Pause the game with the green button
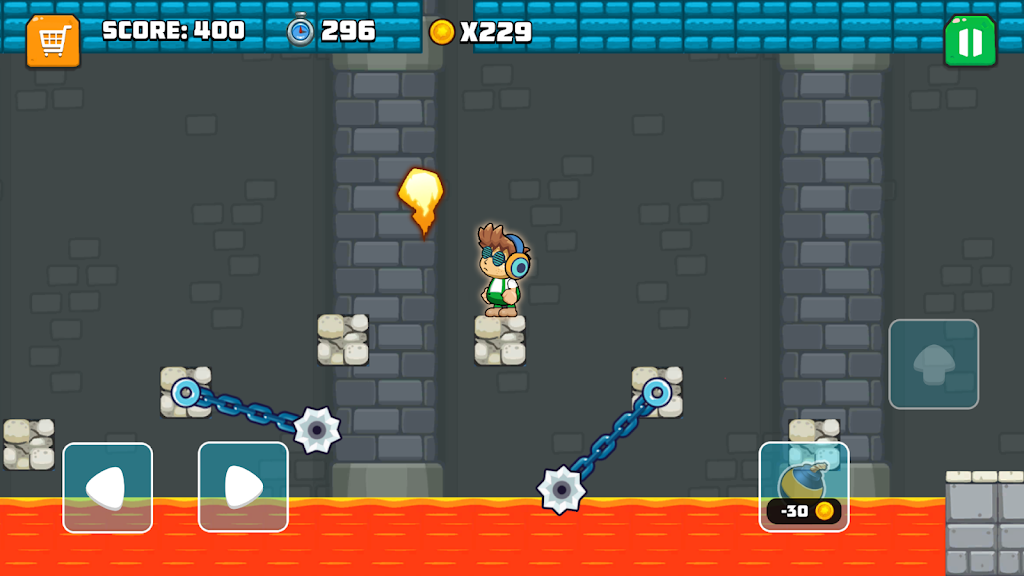 (970, 41)
